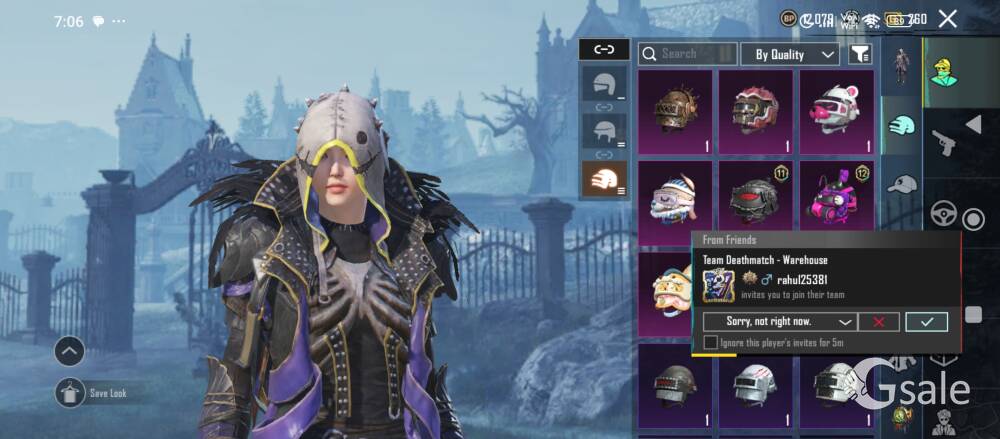
Task: Expand the up-arrow button above Save Look
Action: pyautogui.click(x=70, y=351)
